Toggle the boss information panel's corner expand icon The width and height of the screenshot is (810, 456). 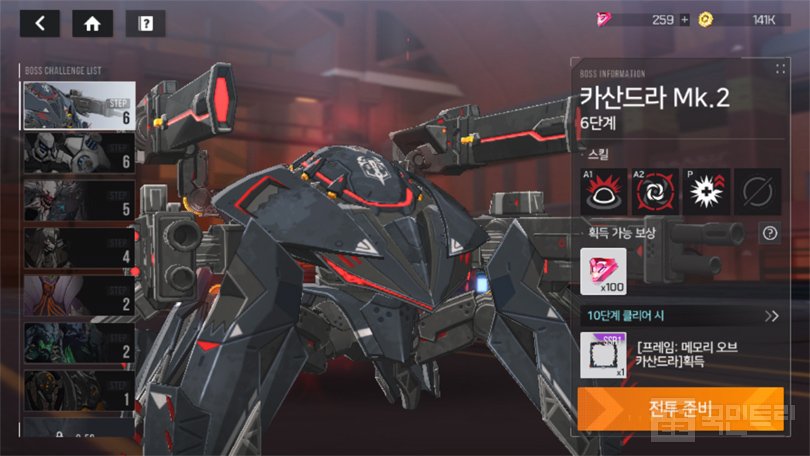tap(779, 70)
